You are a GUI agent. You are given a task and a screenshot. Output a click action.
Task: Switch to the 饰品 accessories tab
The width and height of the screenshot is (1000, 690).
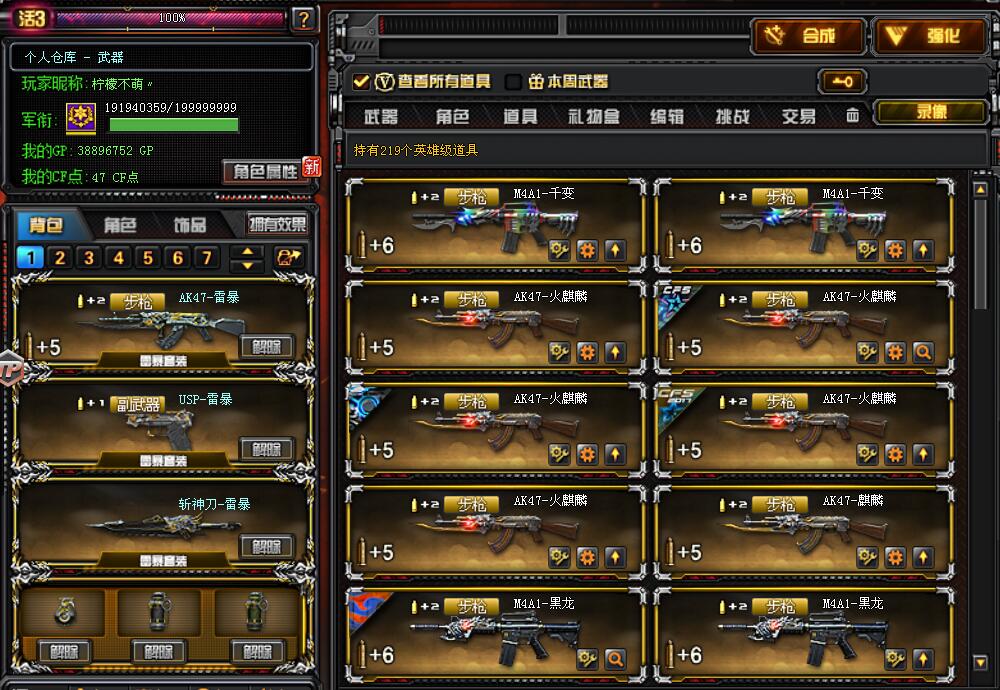point(190,225)
